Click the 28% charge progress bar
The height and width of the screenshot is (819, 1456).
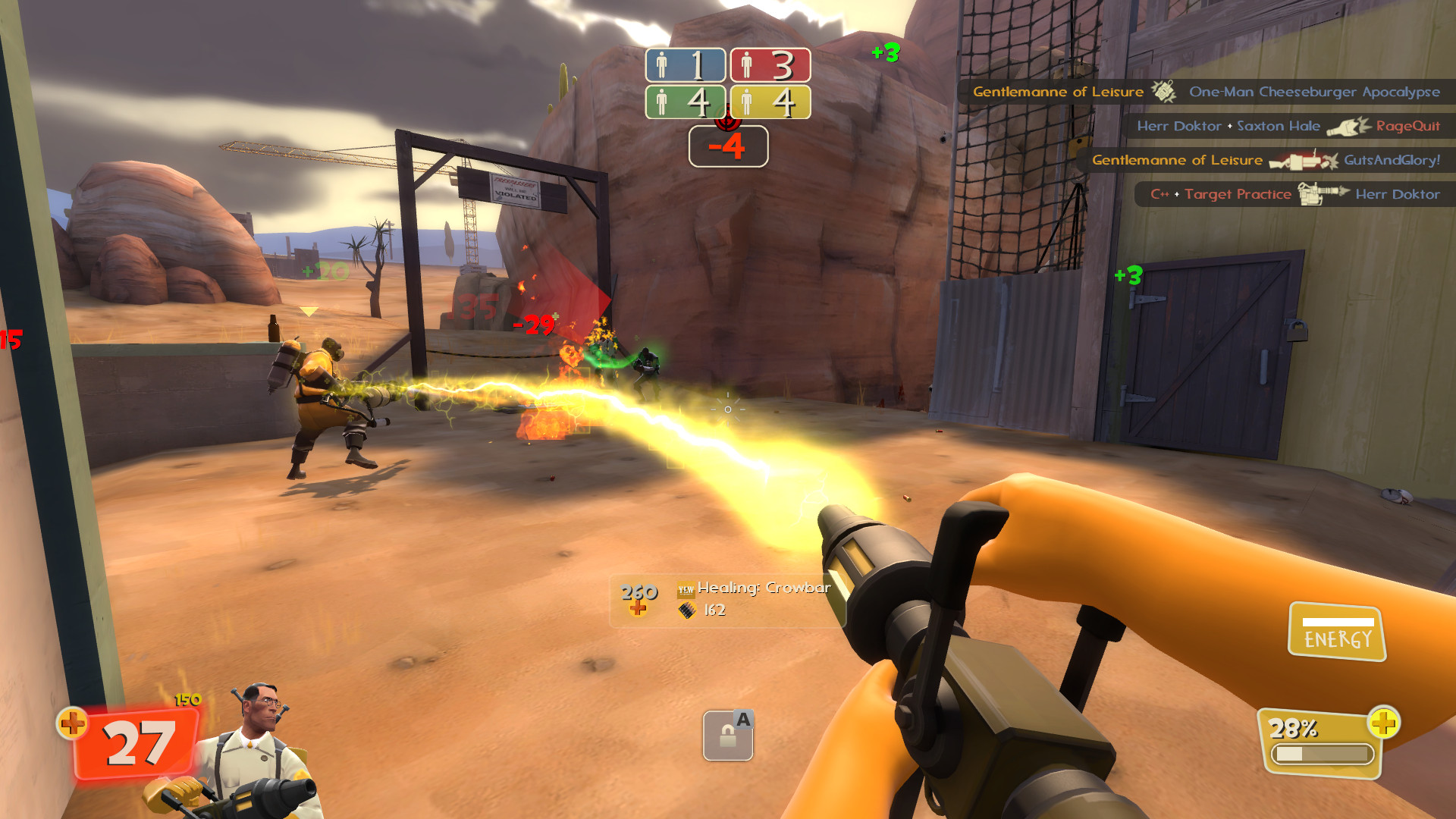pos(1323,753)
